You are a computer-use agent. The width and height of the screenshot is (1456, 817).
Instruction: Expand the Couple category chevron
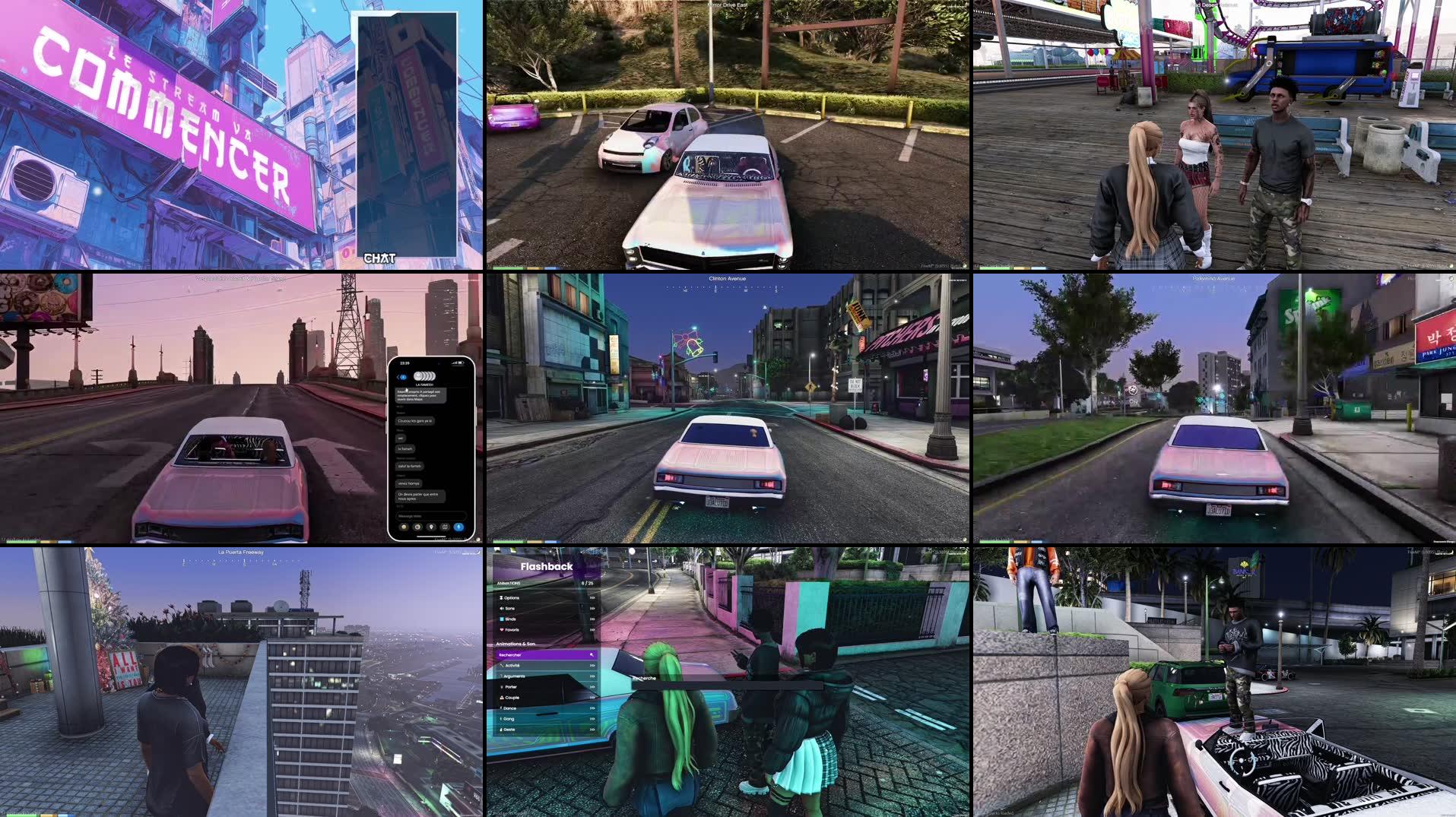(592, 698)
